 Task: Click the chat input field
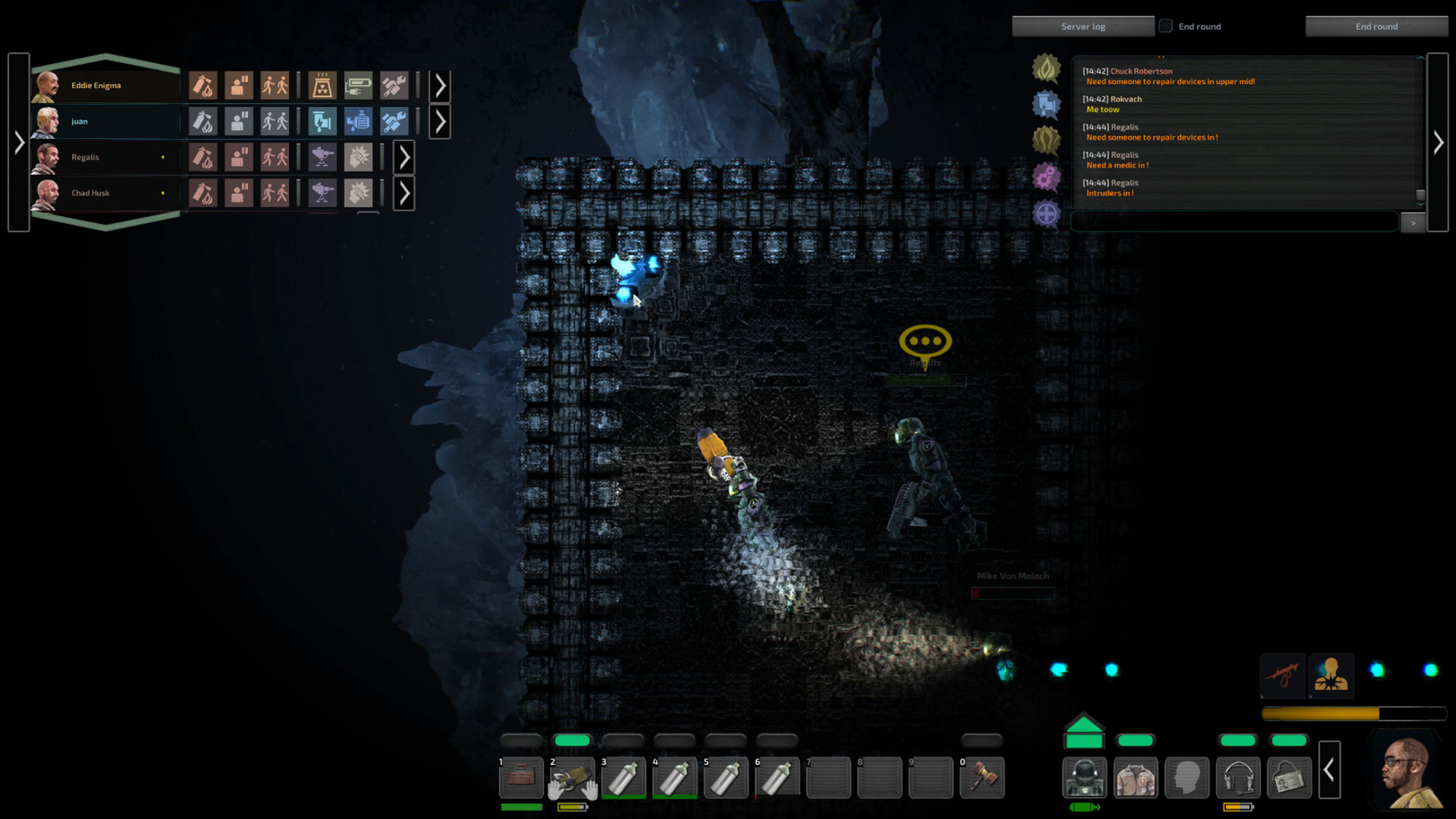pyautogui.click(x=1234, y=221)
